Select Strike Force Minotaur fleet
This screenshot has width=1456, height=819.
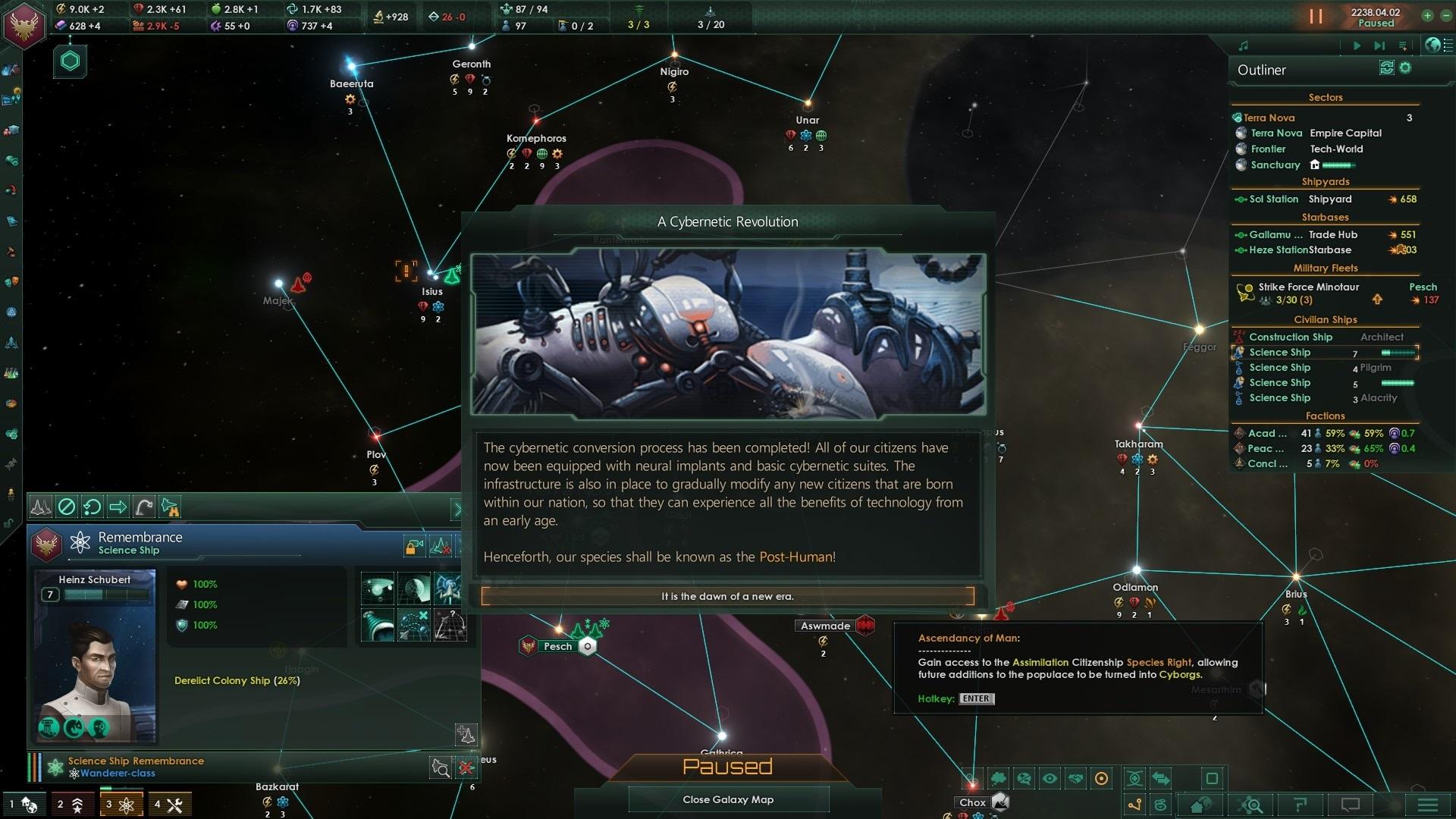(x=1308, y=287)
